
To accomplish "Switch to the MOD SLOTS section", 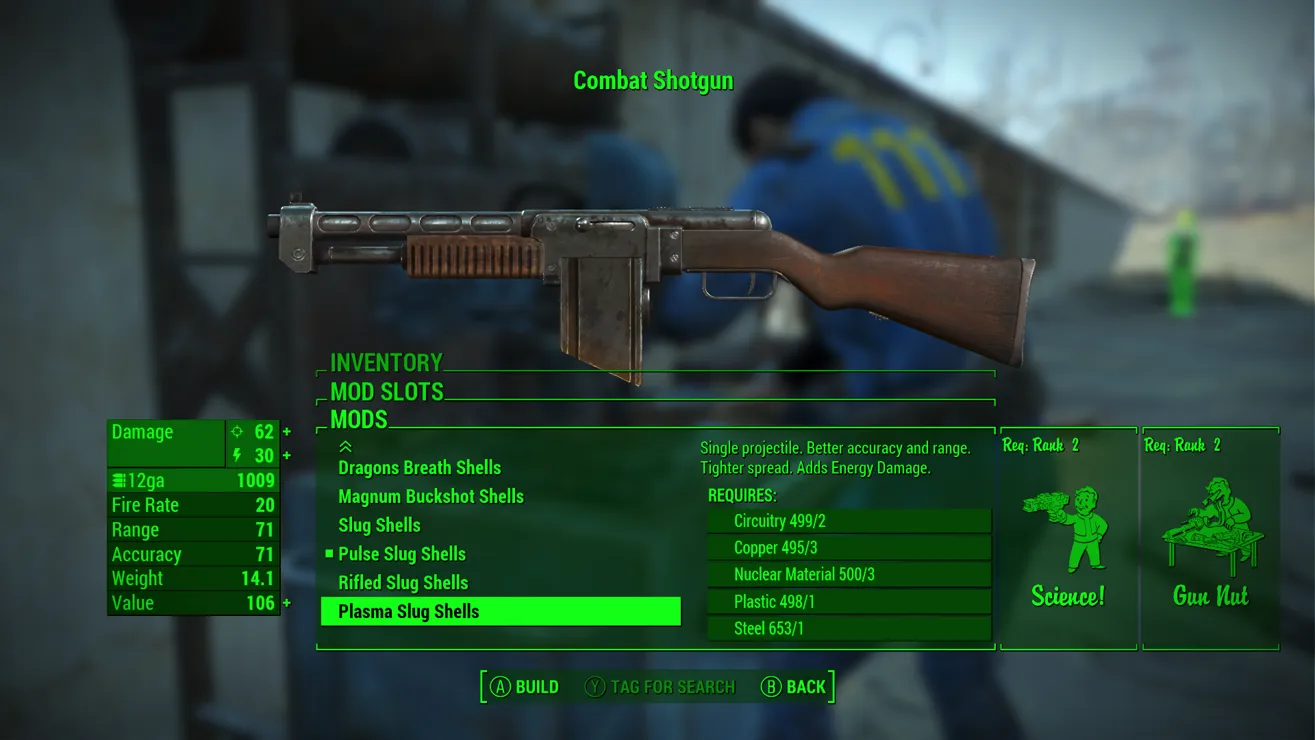I will (387, 391).
